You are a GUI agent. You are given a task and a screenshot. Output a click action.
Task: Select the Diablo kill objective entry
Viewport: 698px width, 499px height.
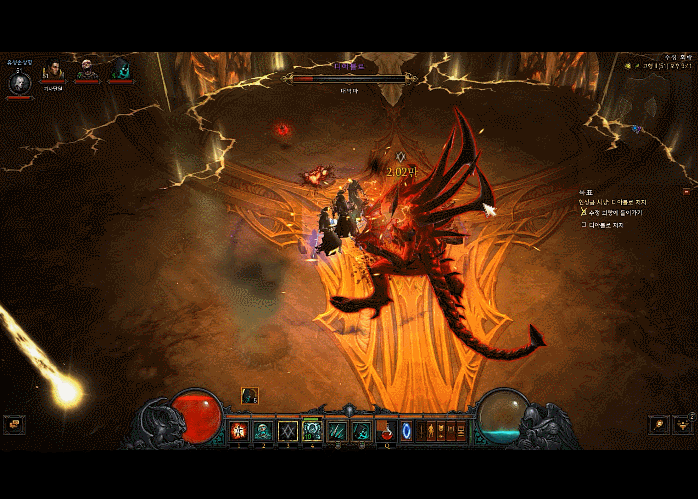tap(604, 225)
